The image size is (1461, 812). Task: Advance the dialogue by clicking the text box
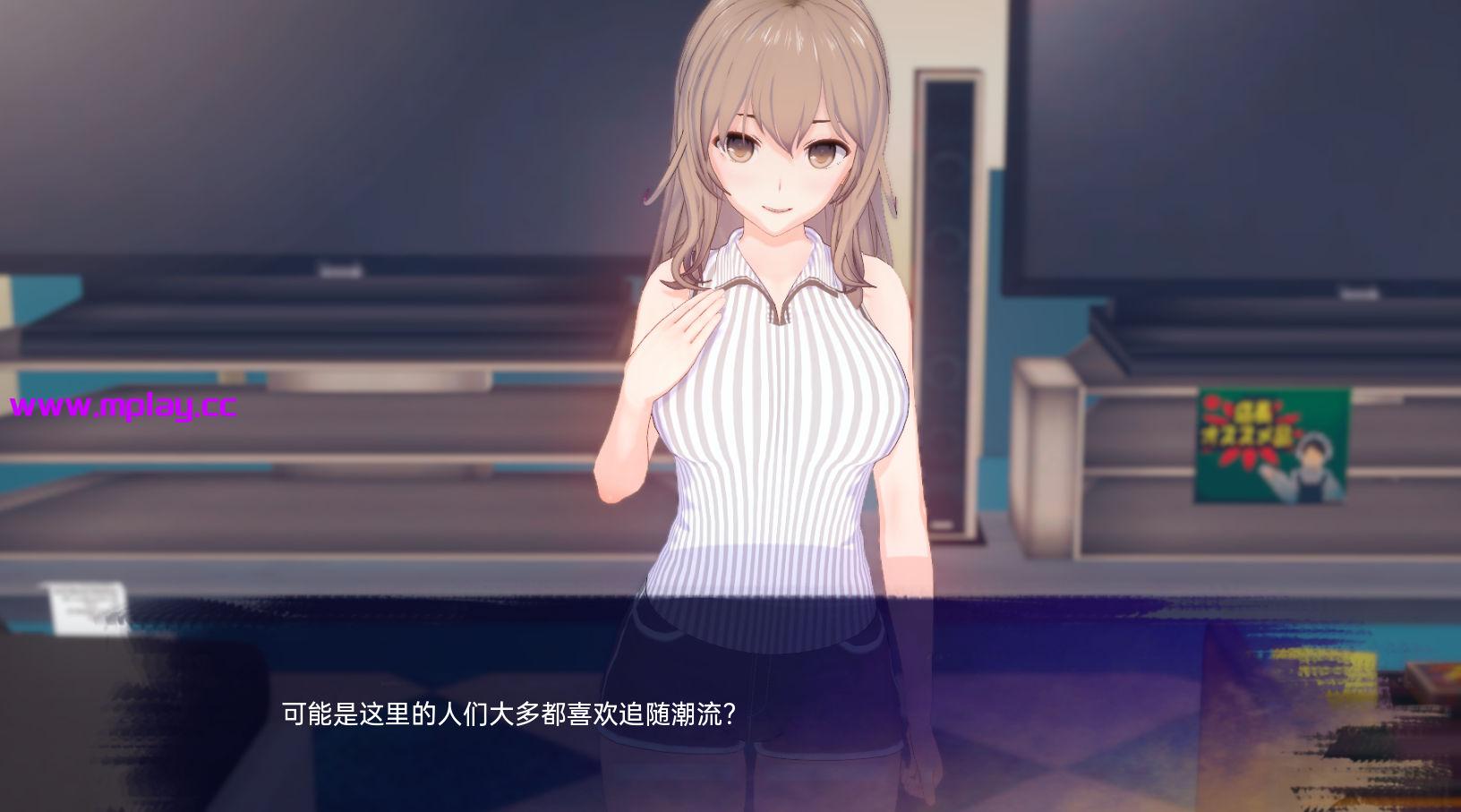[730, 714]
